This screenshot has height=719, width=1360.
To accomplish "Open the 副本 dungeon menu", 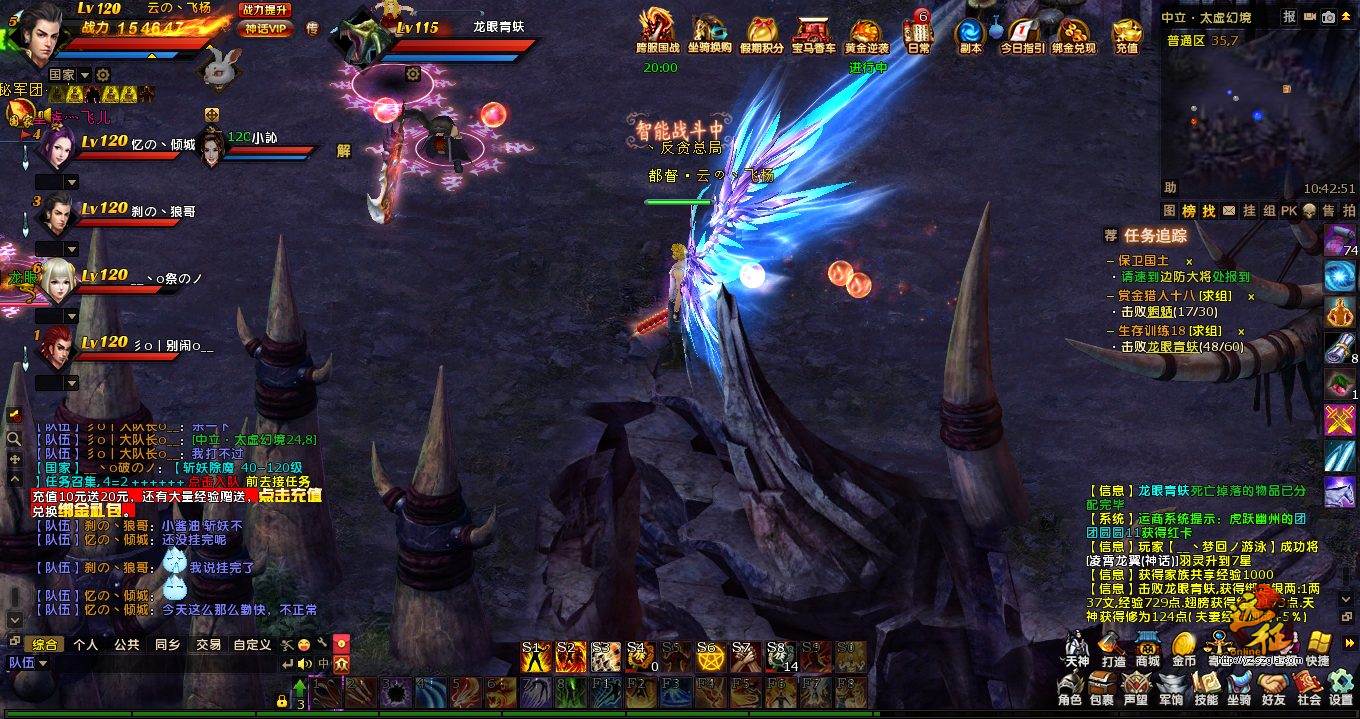I will pos(969,34).
